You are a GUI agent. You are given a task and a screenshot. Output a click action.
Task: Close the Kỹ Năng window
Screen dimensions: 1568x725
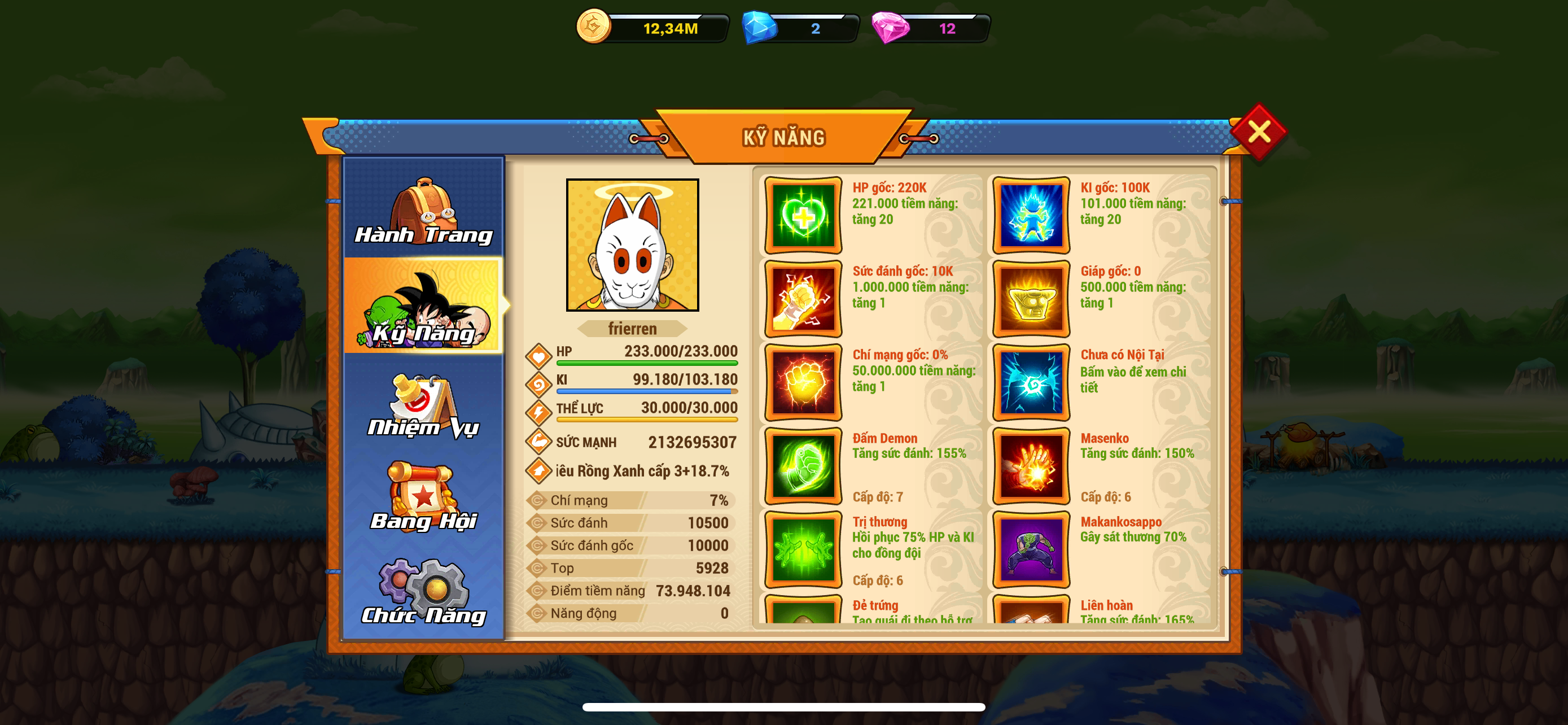[x=1258, y=132]
